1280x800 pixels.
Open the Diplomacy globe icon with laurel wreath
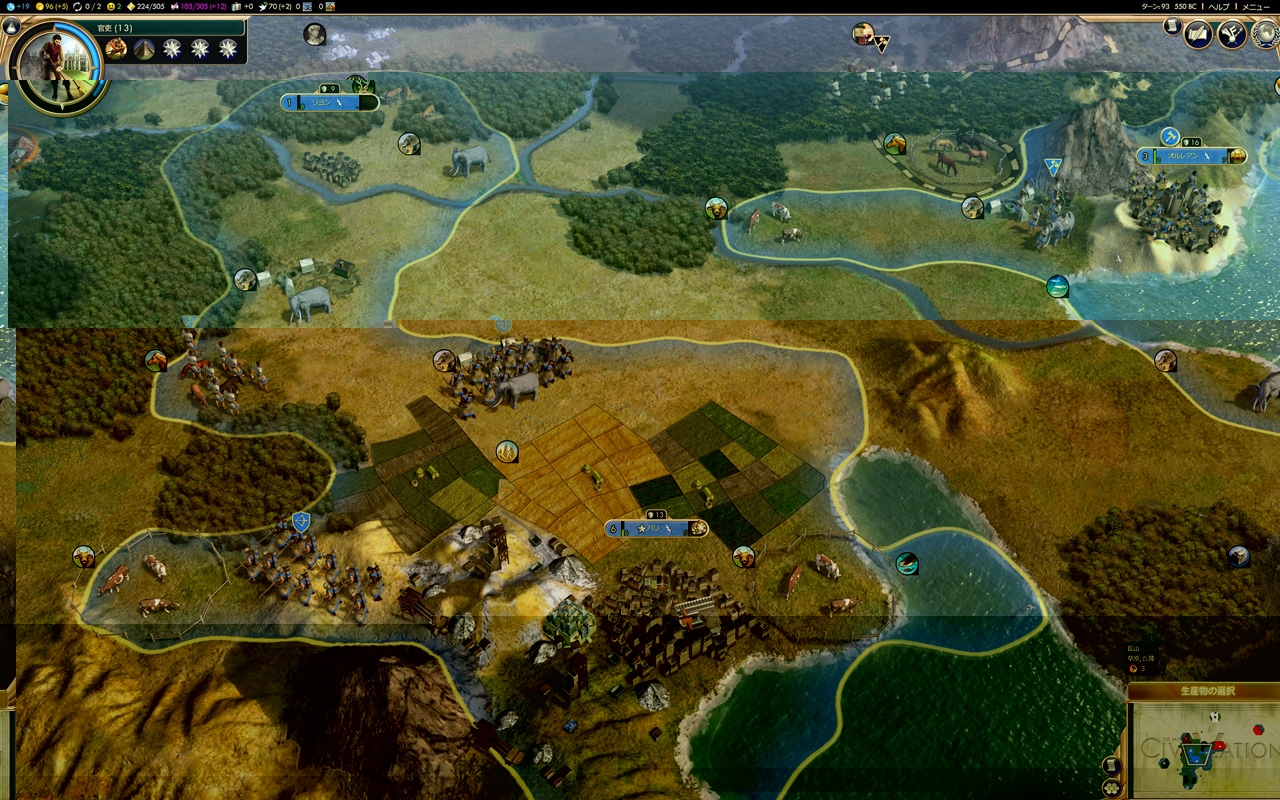(1265, 36)
